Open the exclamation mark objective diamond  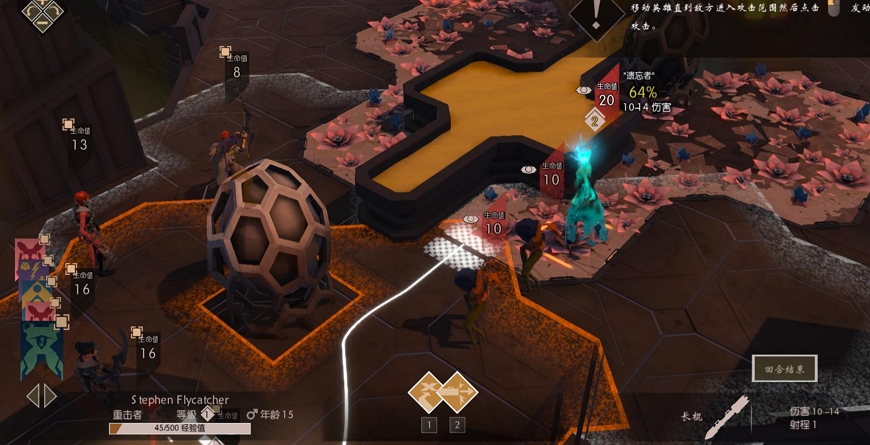[x=597, y=15]
